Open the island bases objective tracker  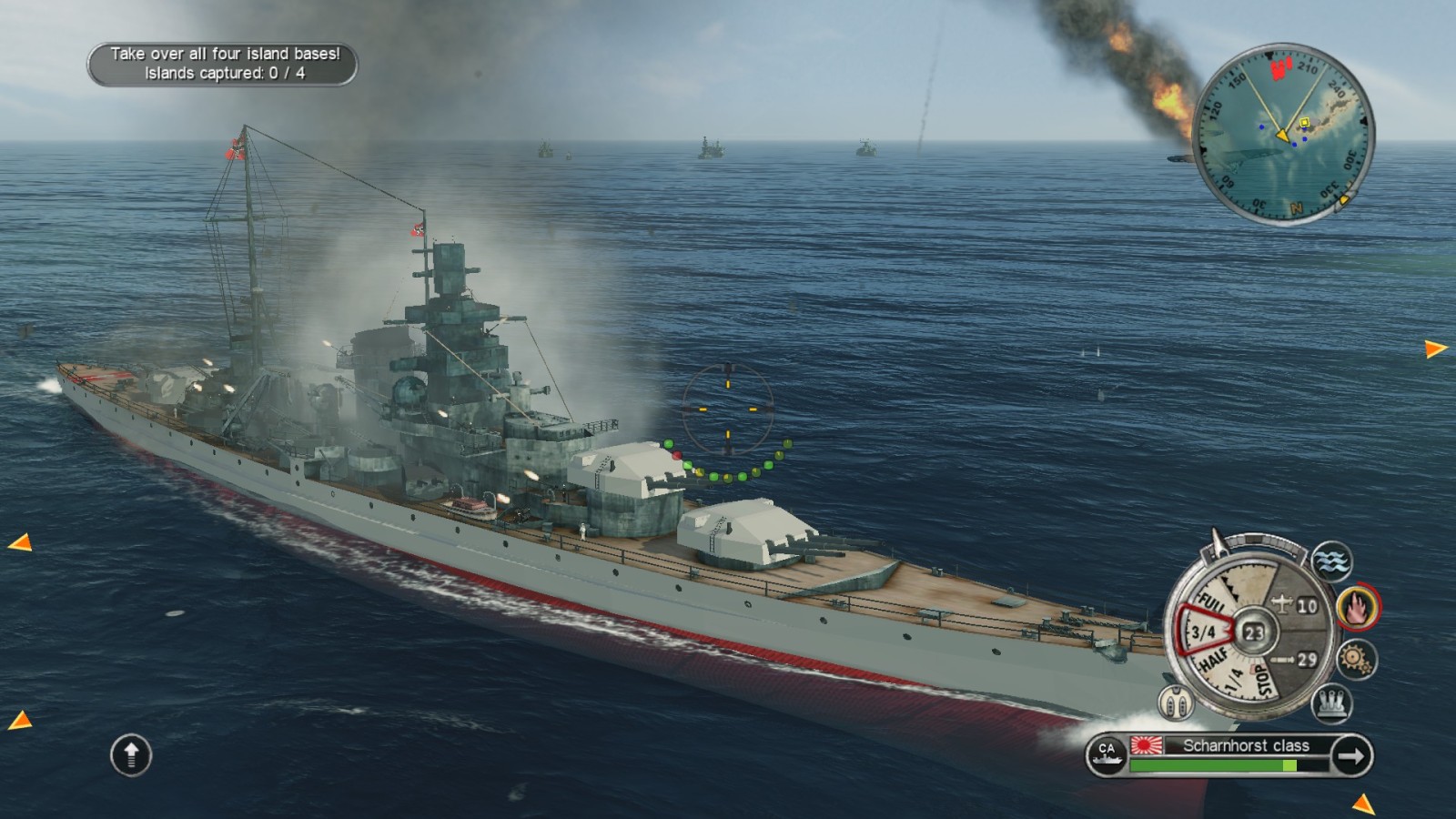(x=223, y=64)
